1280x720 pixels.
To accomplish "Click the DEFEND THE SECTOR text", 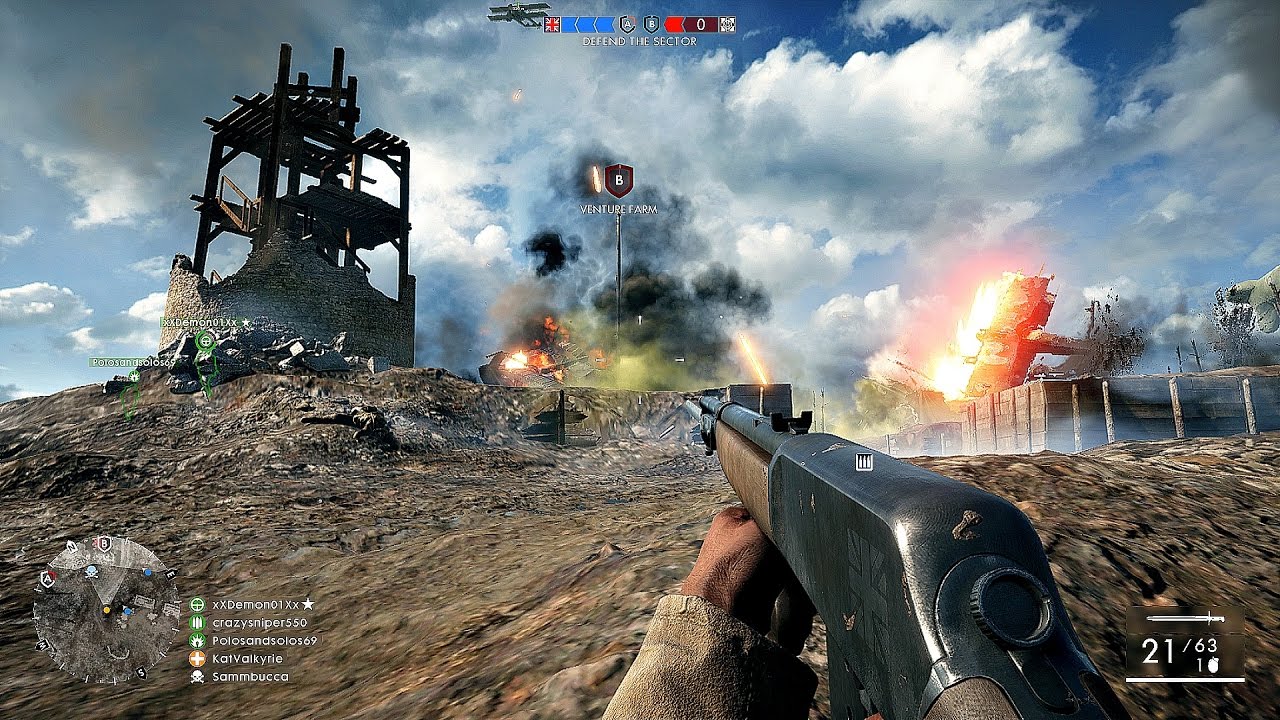I will [638, 42].
